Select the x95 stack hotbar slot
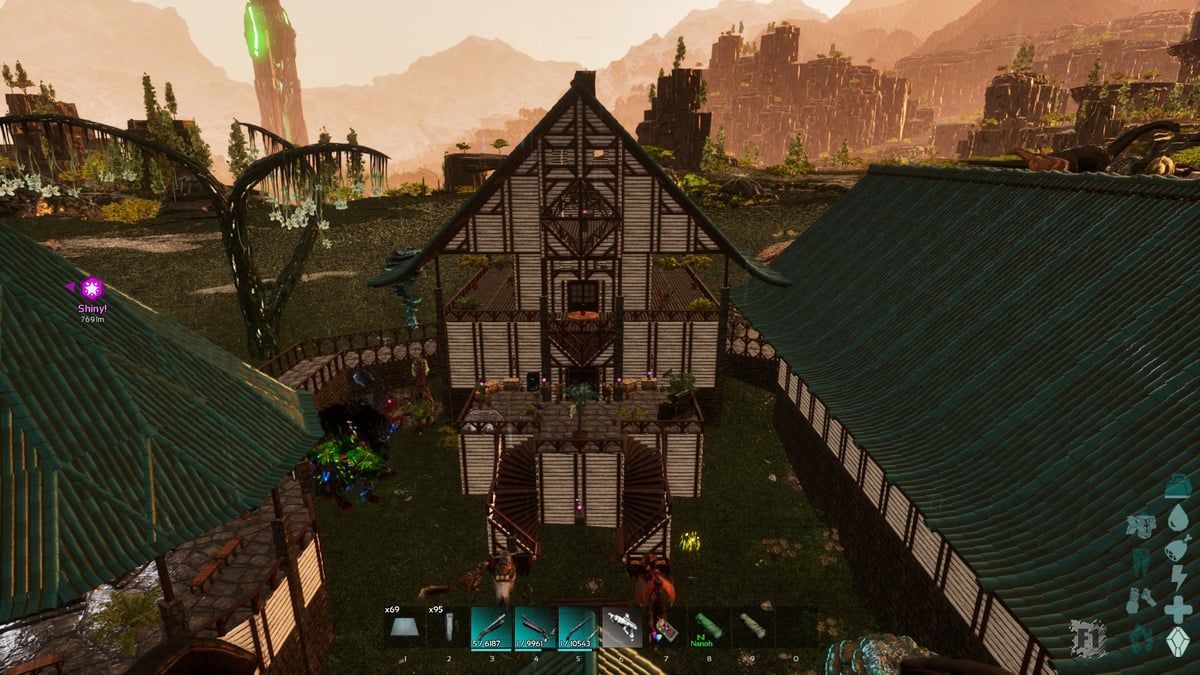The image size is (1200, 675). pyautogui.click(x=449, y=627)
